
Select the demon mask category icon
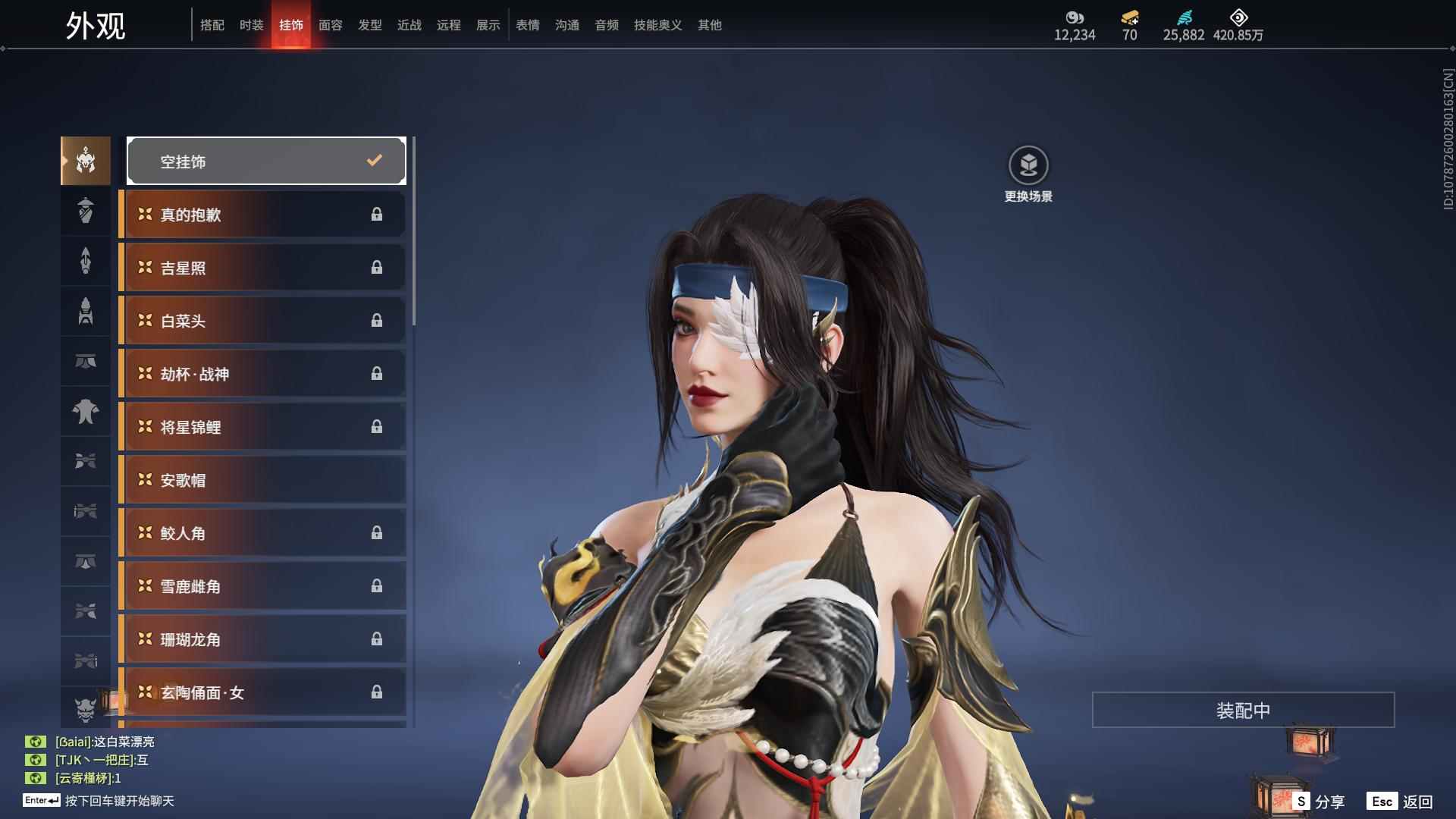tap(86, 709)
